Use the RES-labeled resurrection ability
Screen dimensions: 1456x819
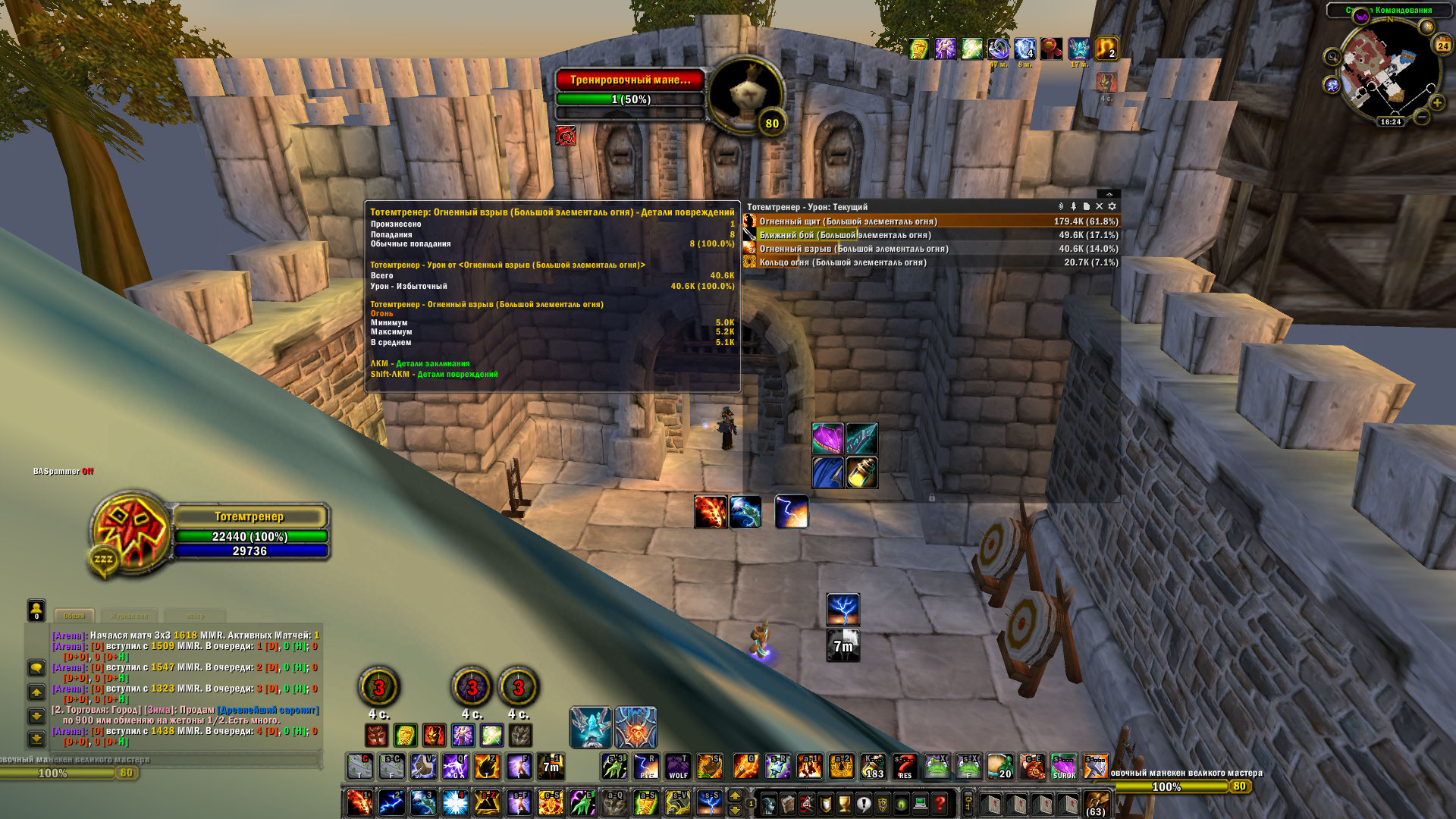point(905,767)
